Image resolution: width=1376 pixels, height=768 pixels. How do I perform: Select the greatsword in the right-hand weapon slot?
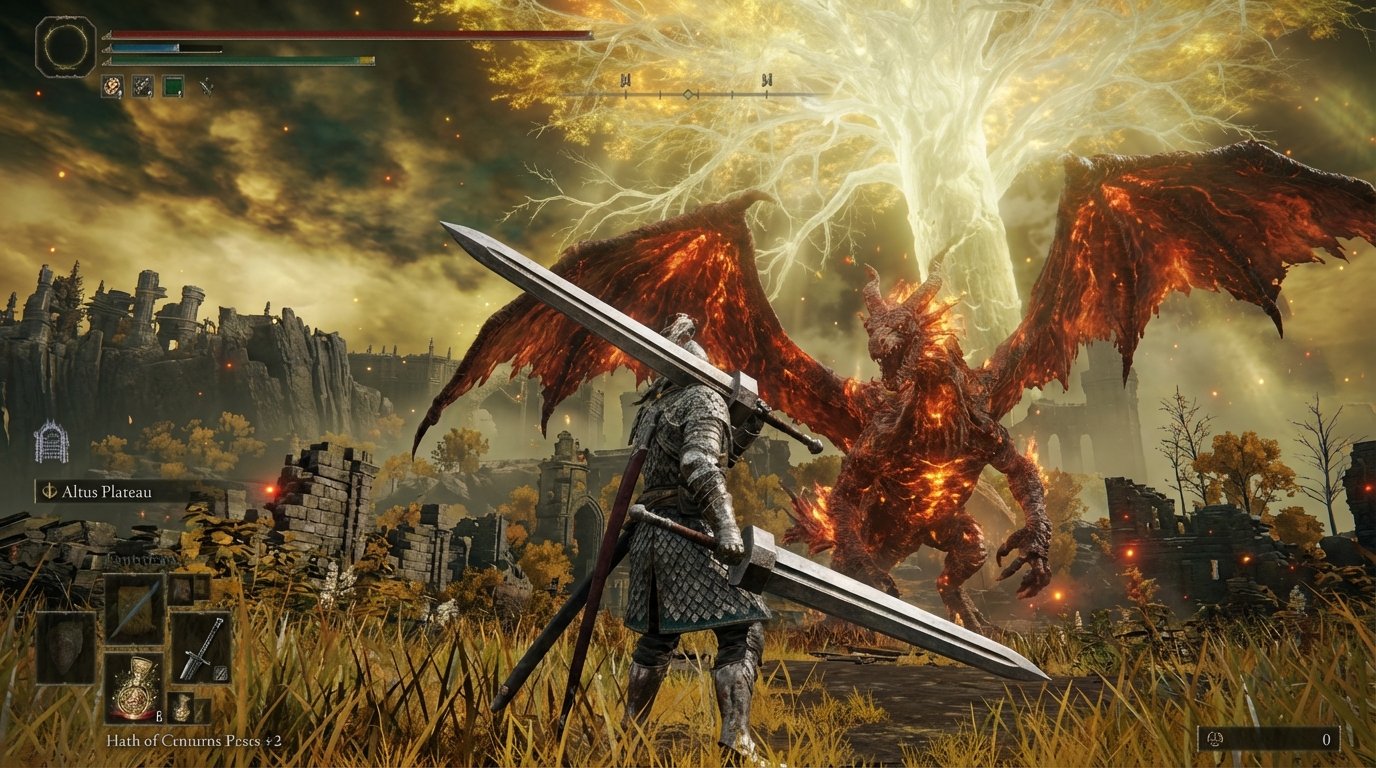[x=201, y=647]
